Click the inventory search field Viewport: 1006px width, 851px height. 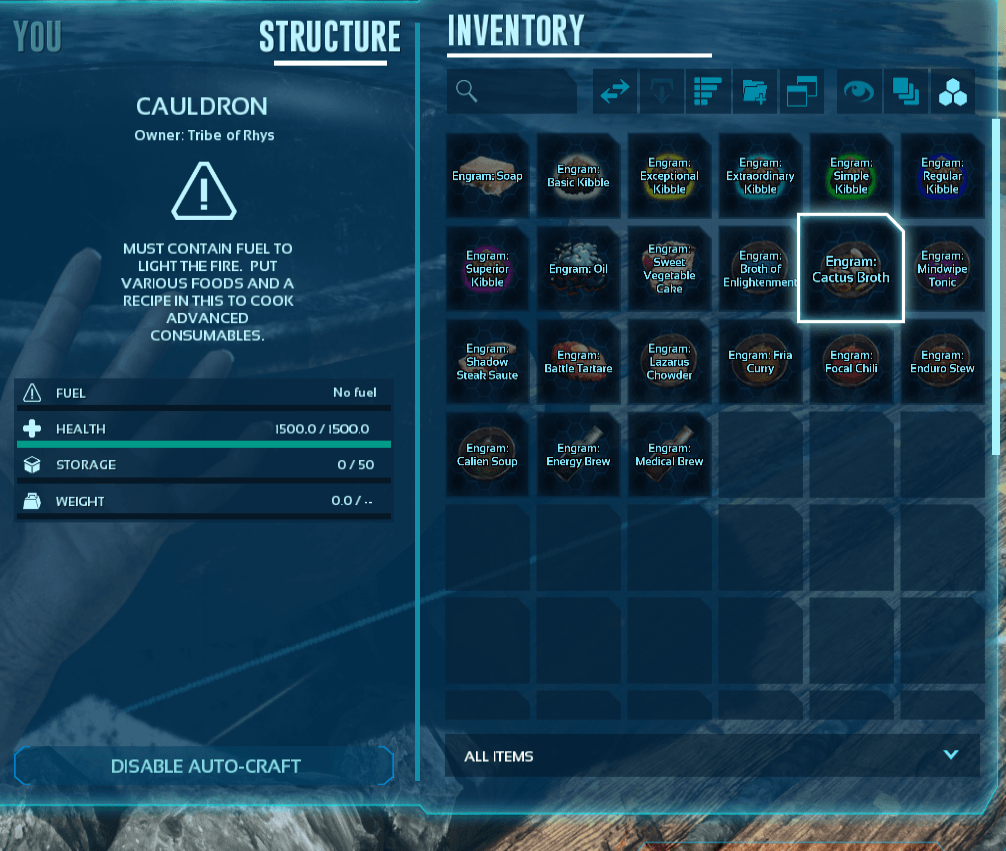(512, 92)
